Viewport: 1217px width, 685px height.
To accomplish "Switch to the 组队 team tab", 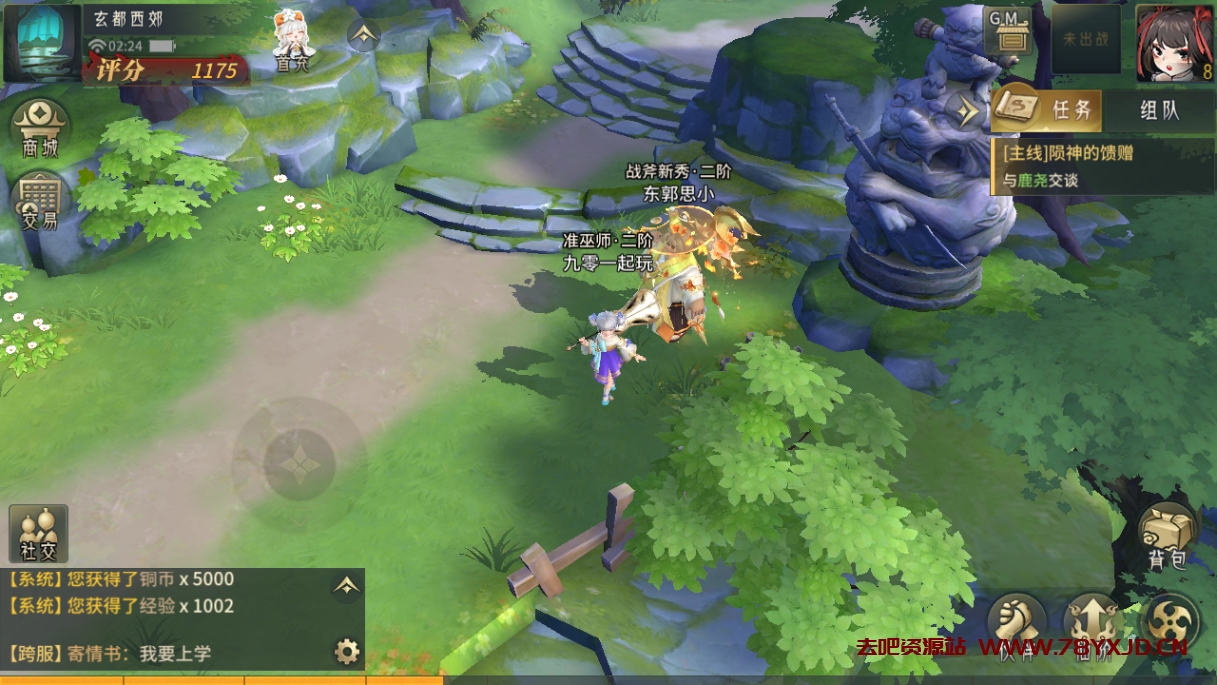I will (x=1160, y=110).
